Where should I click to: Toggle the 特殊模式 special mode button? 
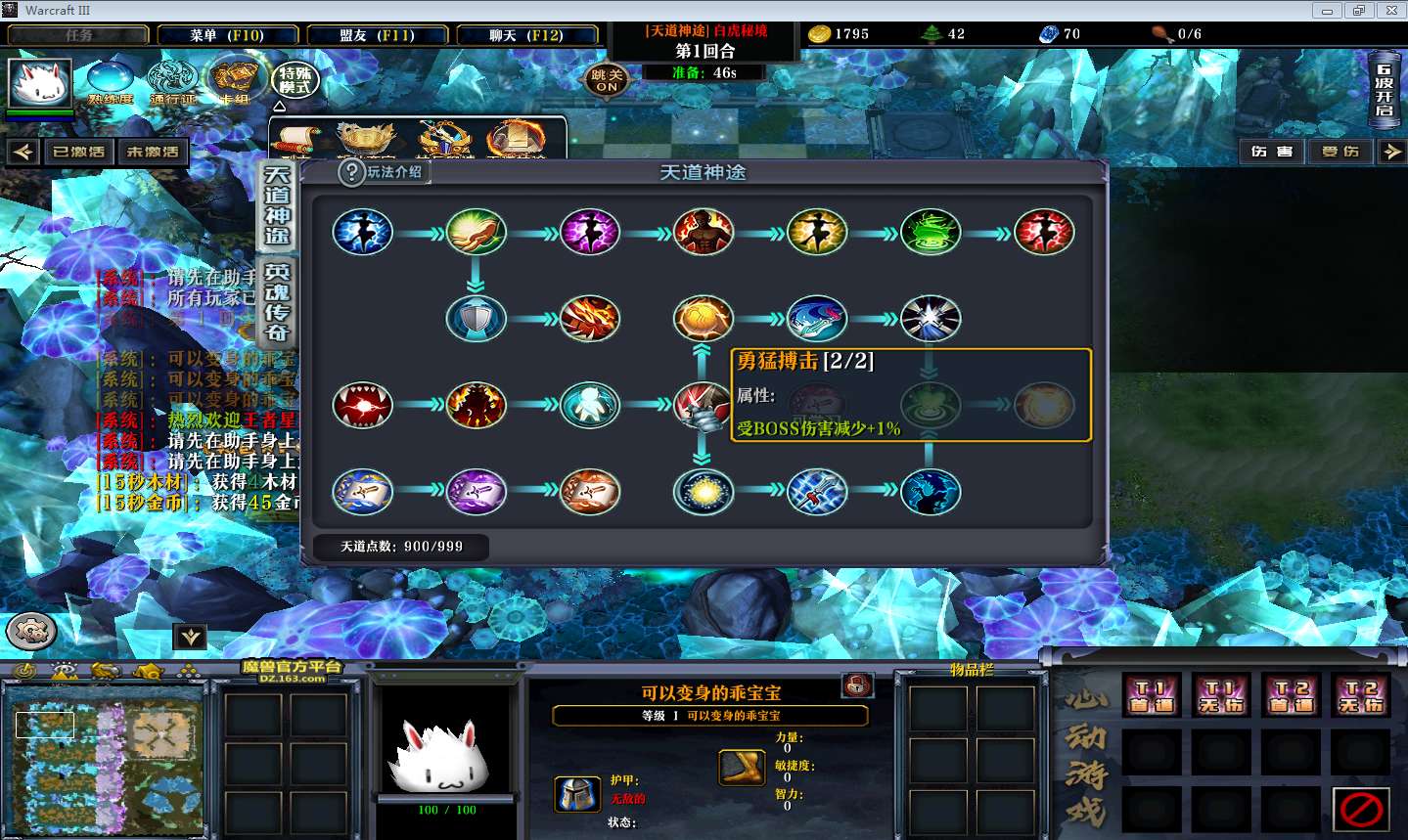click(295, 80)
